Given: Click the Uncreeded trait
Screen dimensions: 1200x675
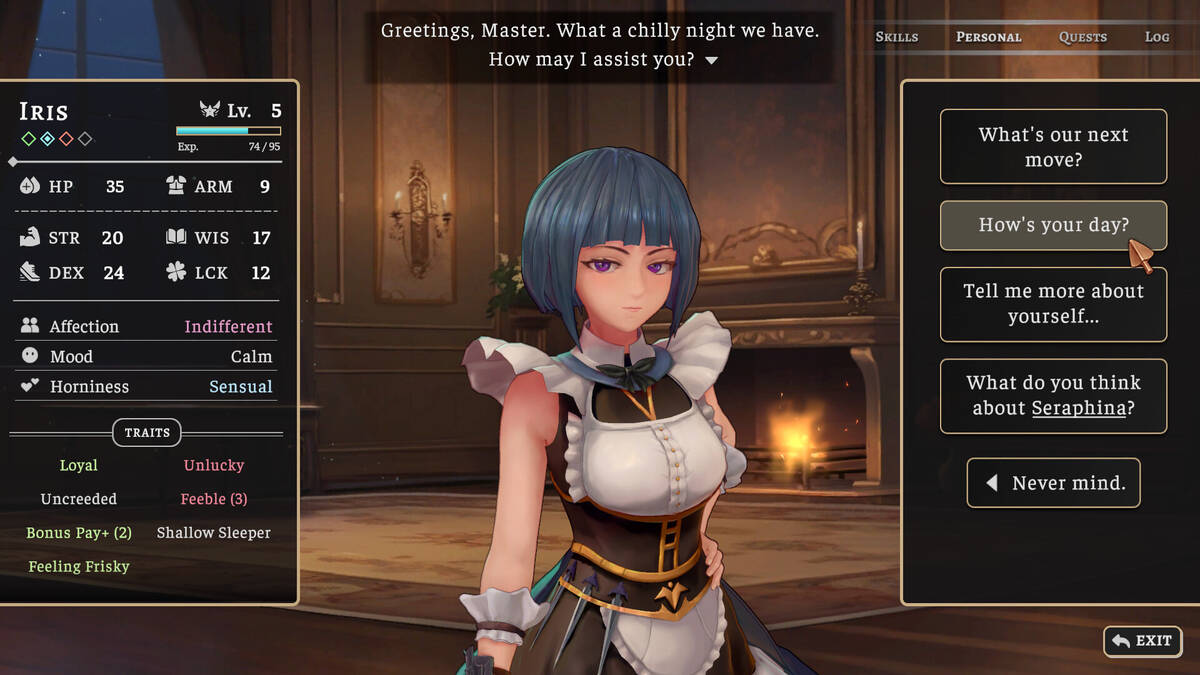Looking at the screenshot, I should [x=79, y=499].
